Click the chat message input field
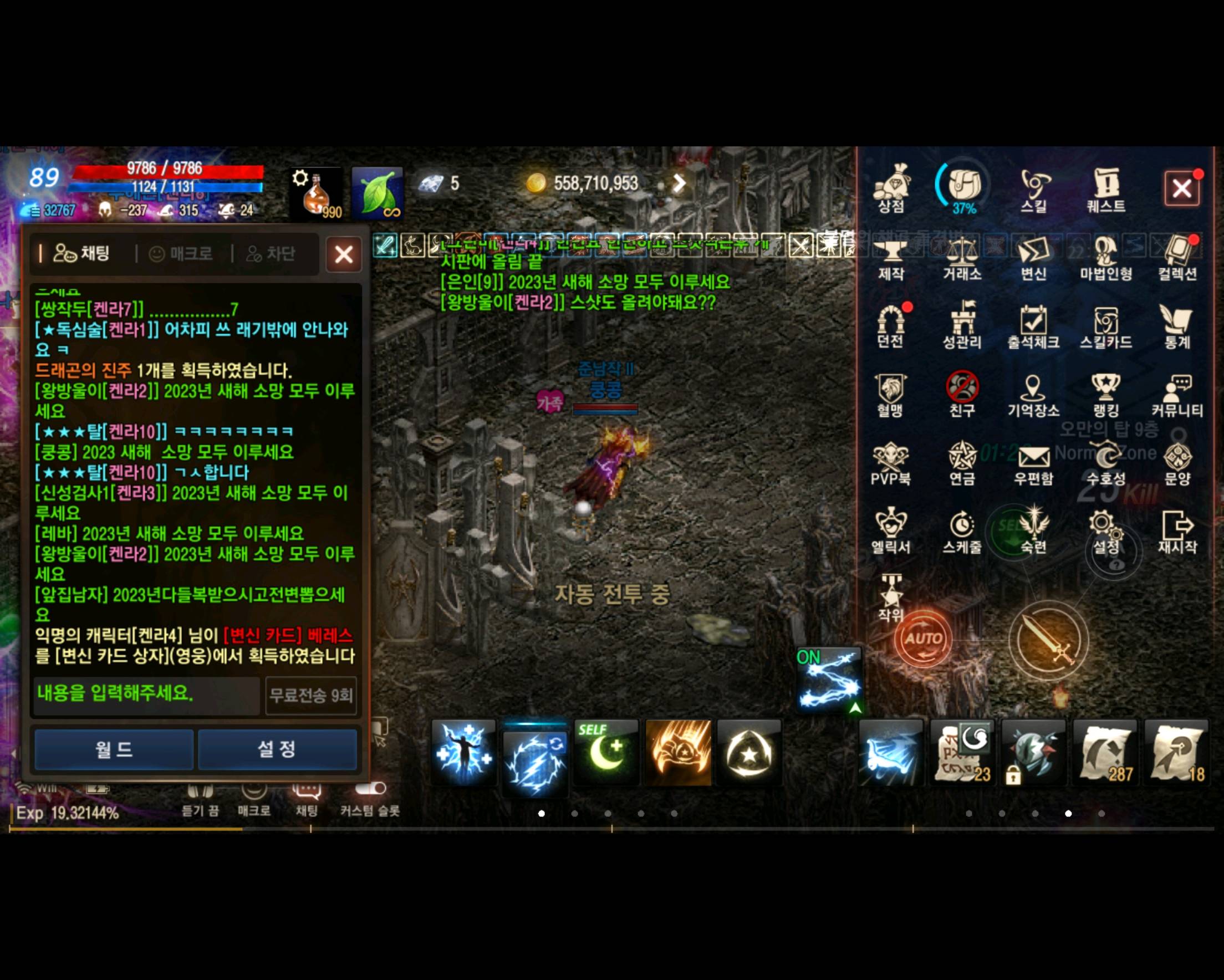The image size is (1224, 980). point(146,694)
